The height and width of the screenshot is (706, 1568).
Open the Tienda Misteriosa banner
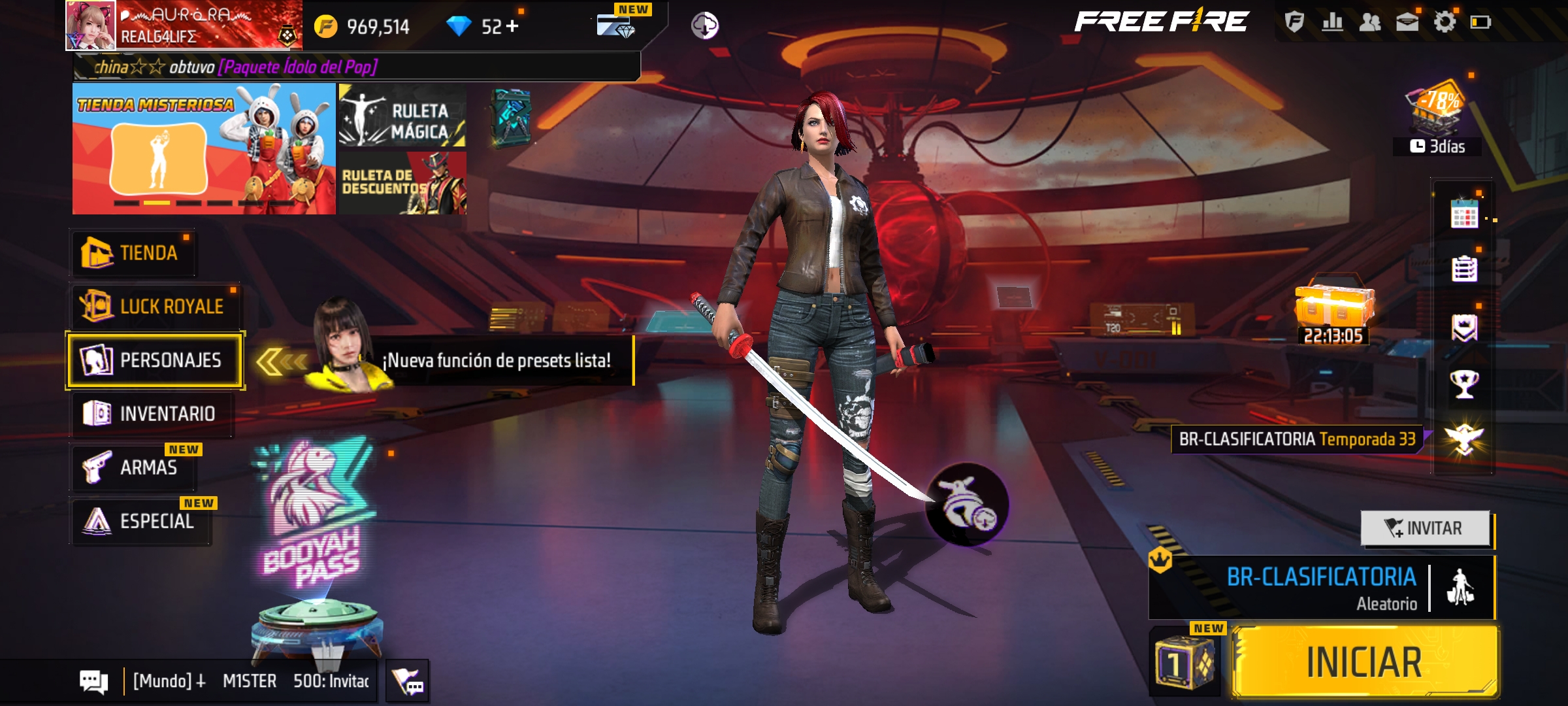(204, 149)
